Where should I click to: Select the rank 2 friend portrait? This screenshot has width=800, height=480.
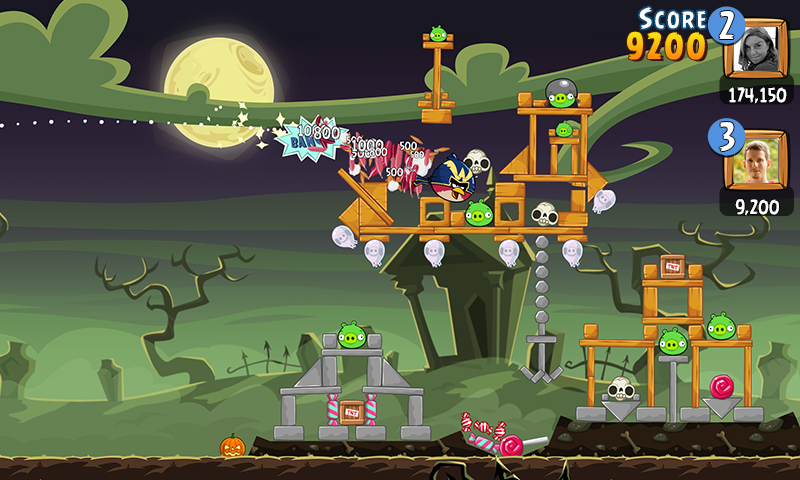click(x=757, y=48)
